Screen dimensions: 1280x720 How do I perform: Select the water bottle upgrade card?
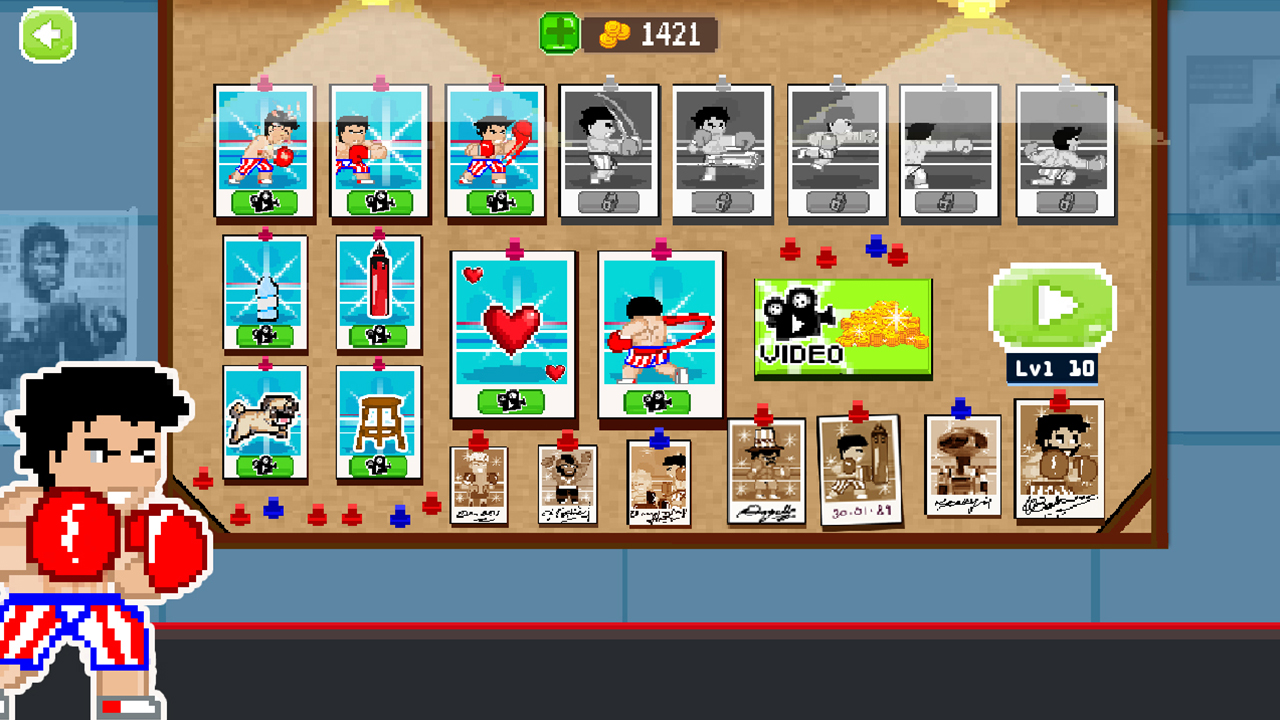tap(265, 293)
